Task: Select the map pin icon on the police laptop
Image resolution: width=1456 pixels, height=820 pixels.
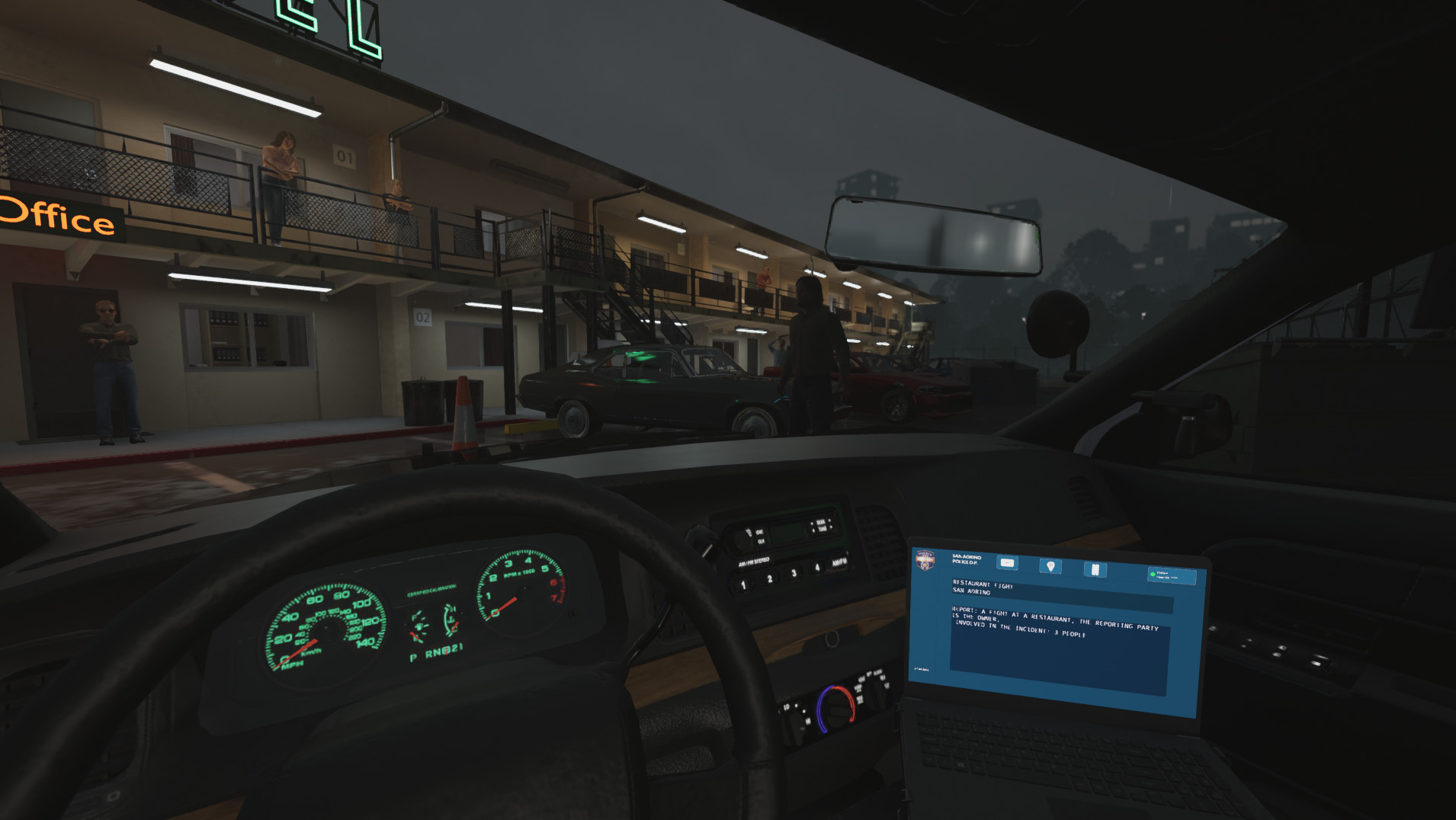Action: (x=1050, y=566)
